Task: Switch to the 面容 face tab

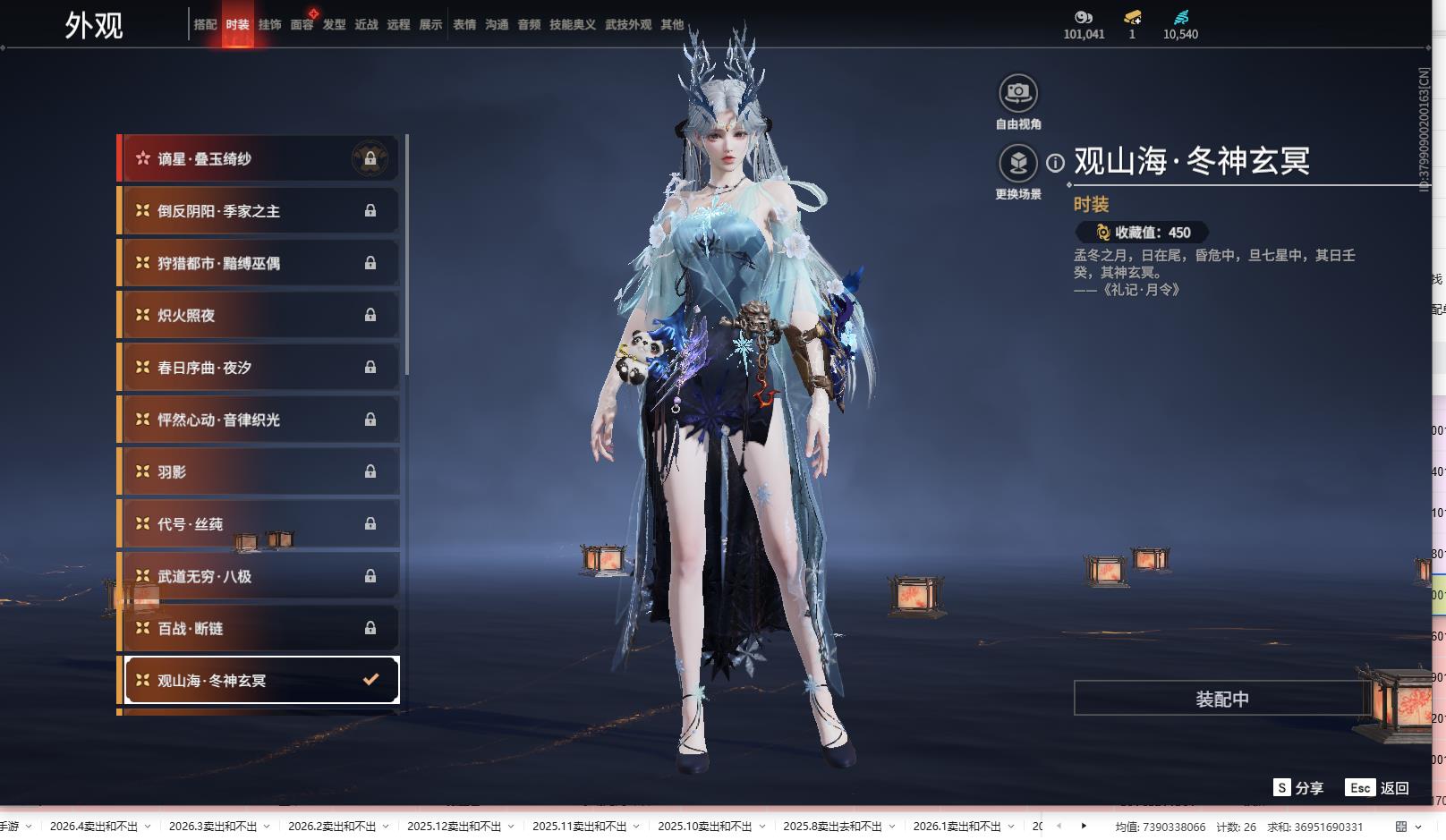Action: tap(302, 25)
